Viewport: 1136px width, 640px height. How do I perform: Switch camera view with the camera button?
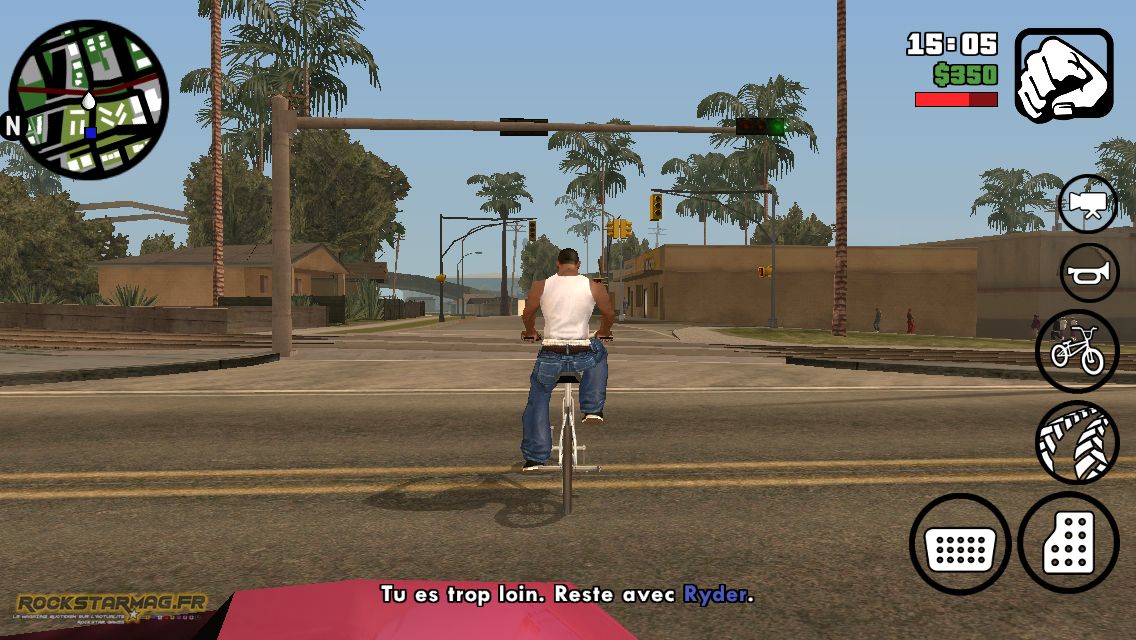pyautogui.click(x=1088, y=203)
